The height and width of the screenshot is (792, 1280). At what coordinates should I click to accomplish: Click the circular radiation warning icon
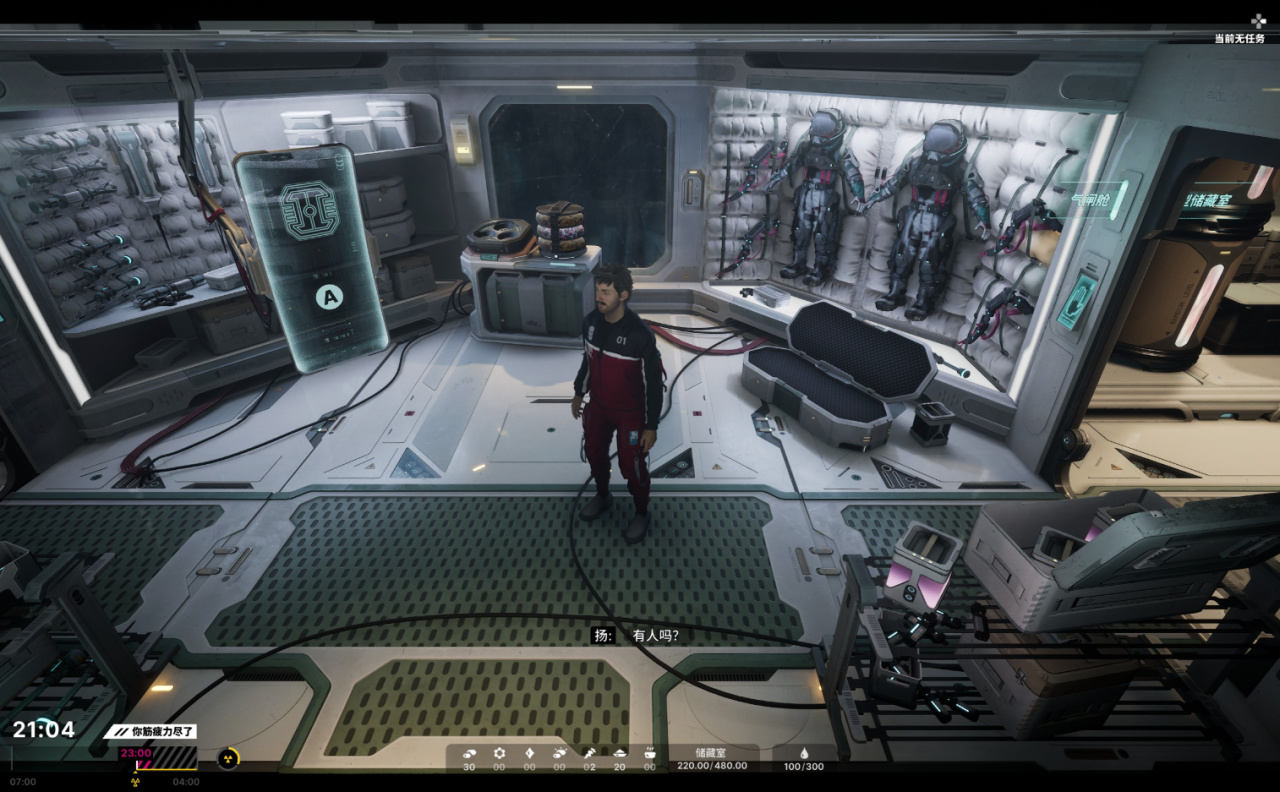228,759
